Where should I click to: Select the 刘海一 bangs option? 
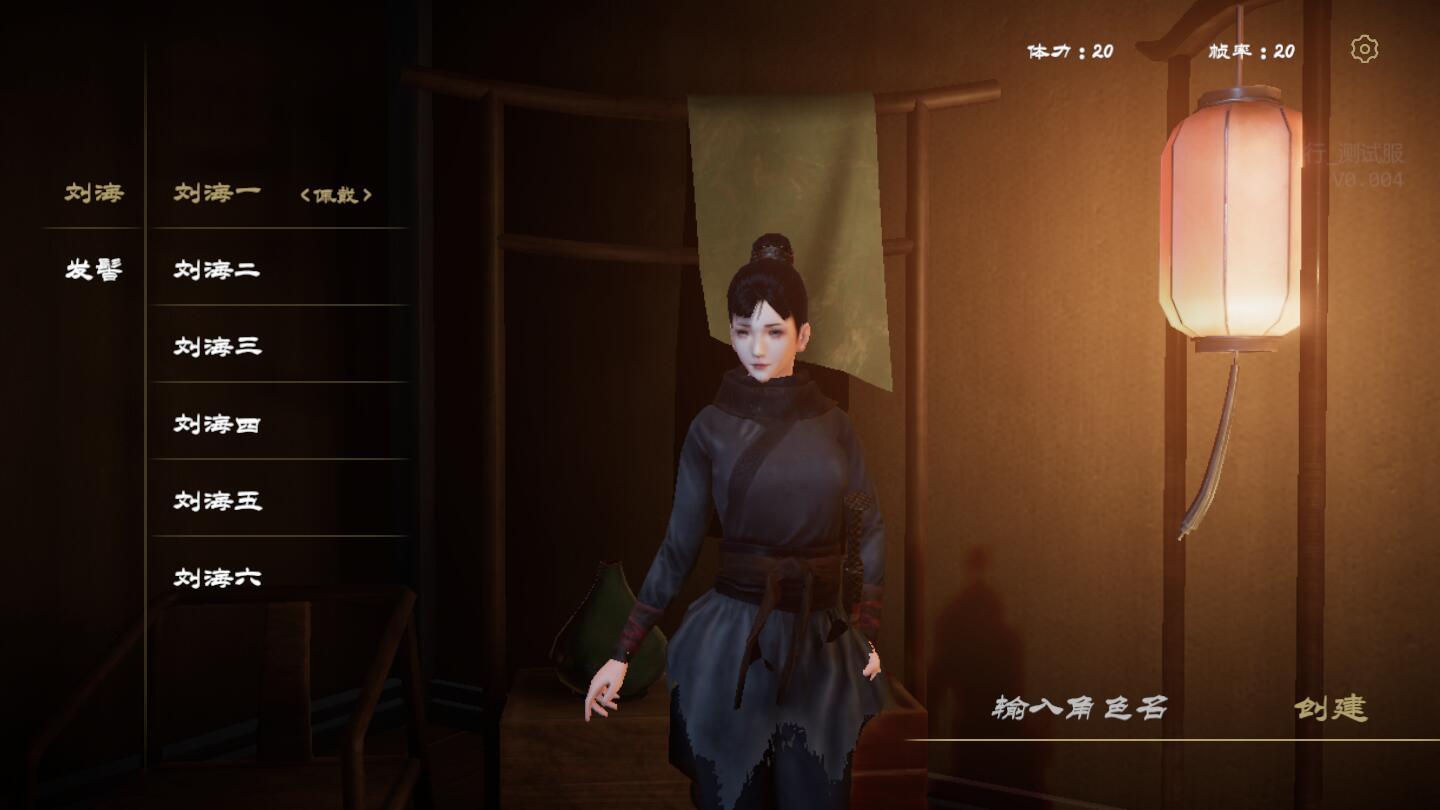point(218,192)
